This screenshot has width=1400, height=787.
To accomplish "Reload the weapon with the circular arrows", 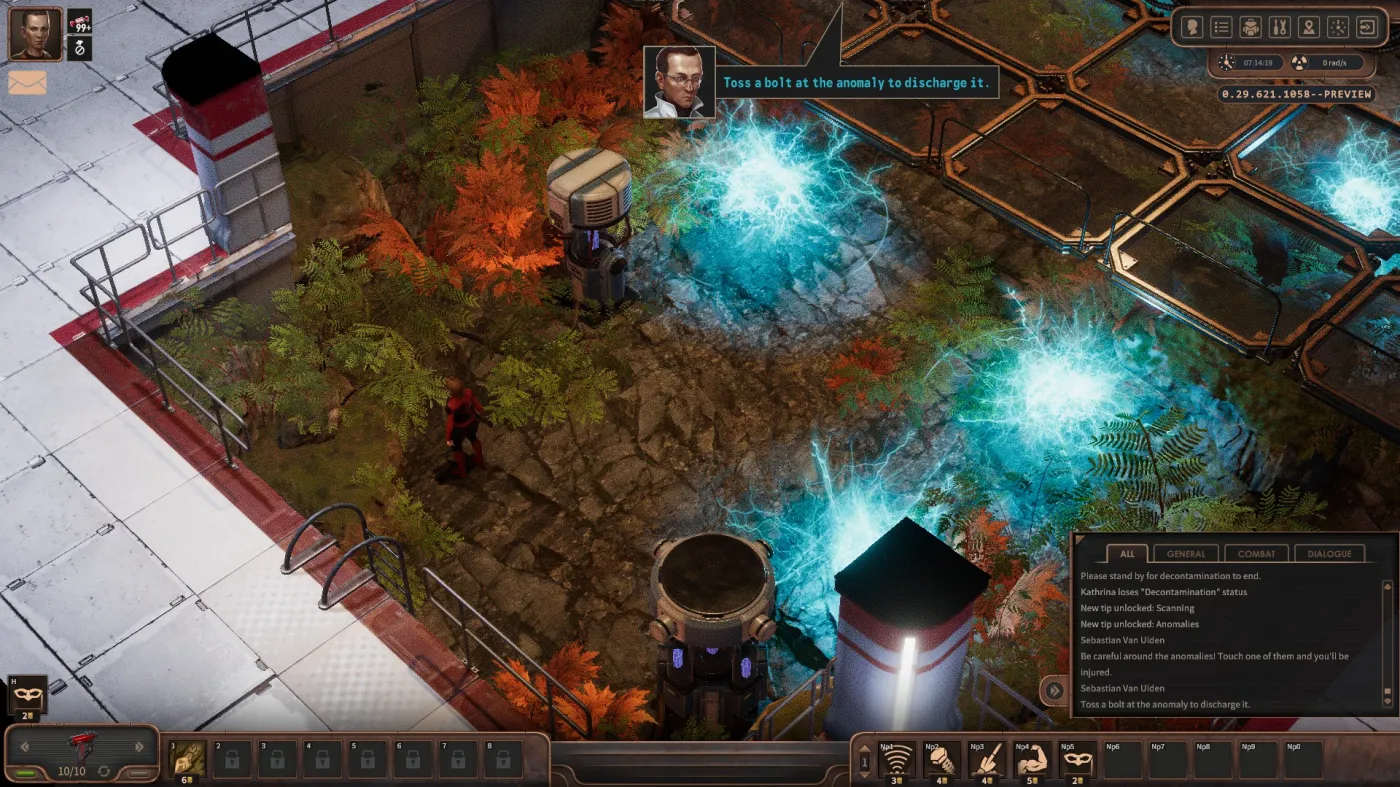I will 103,771.
